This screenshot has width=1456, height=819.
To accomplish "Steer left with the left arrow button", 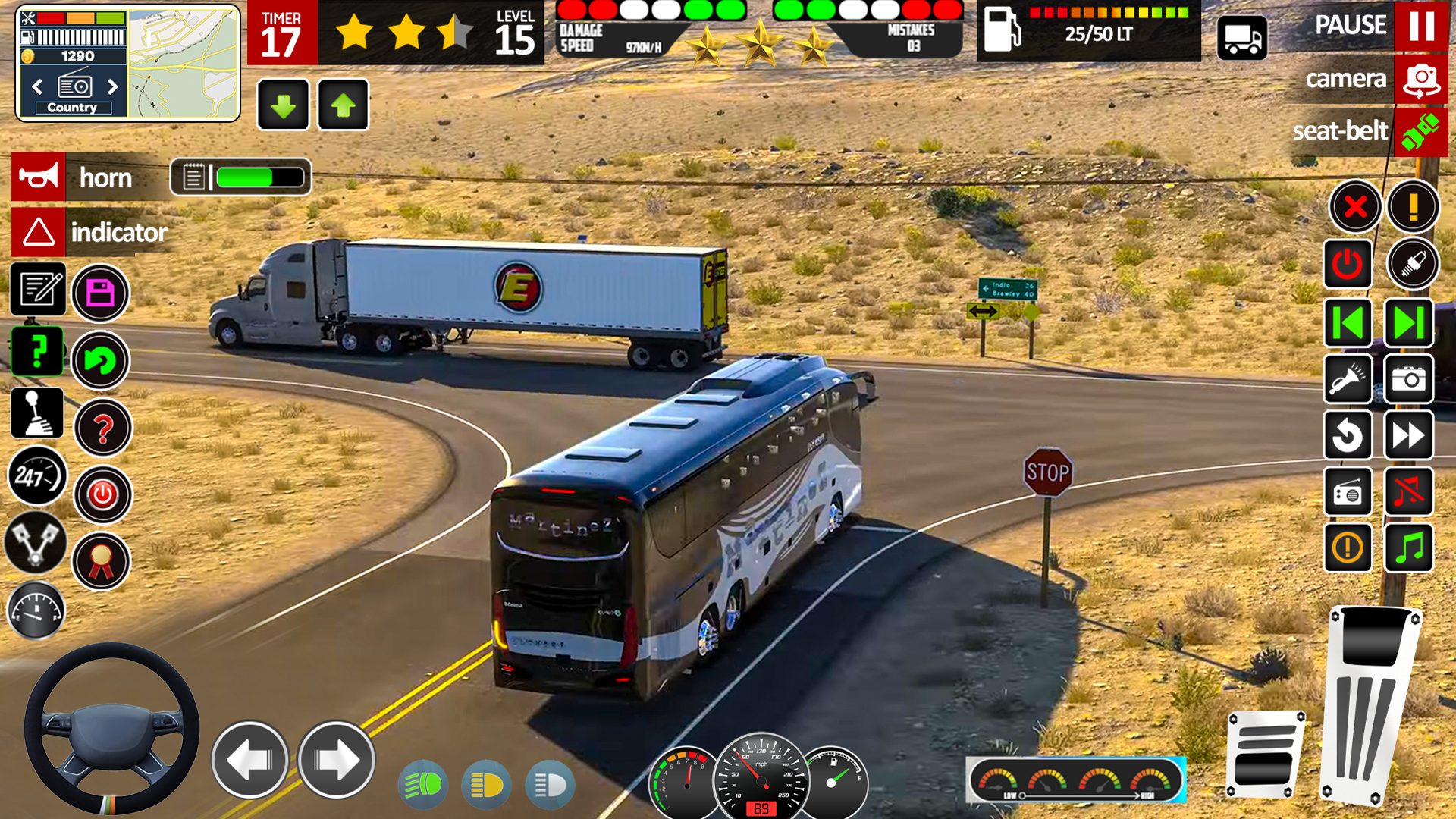I will point(249,760).
